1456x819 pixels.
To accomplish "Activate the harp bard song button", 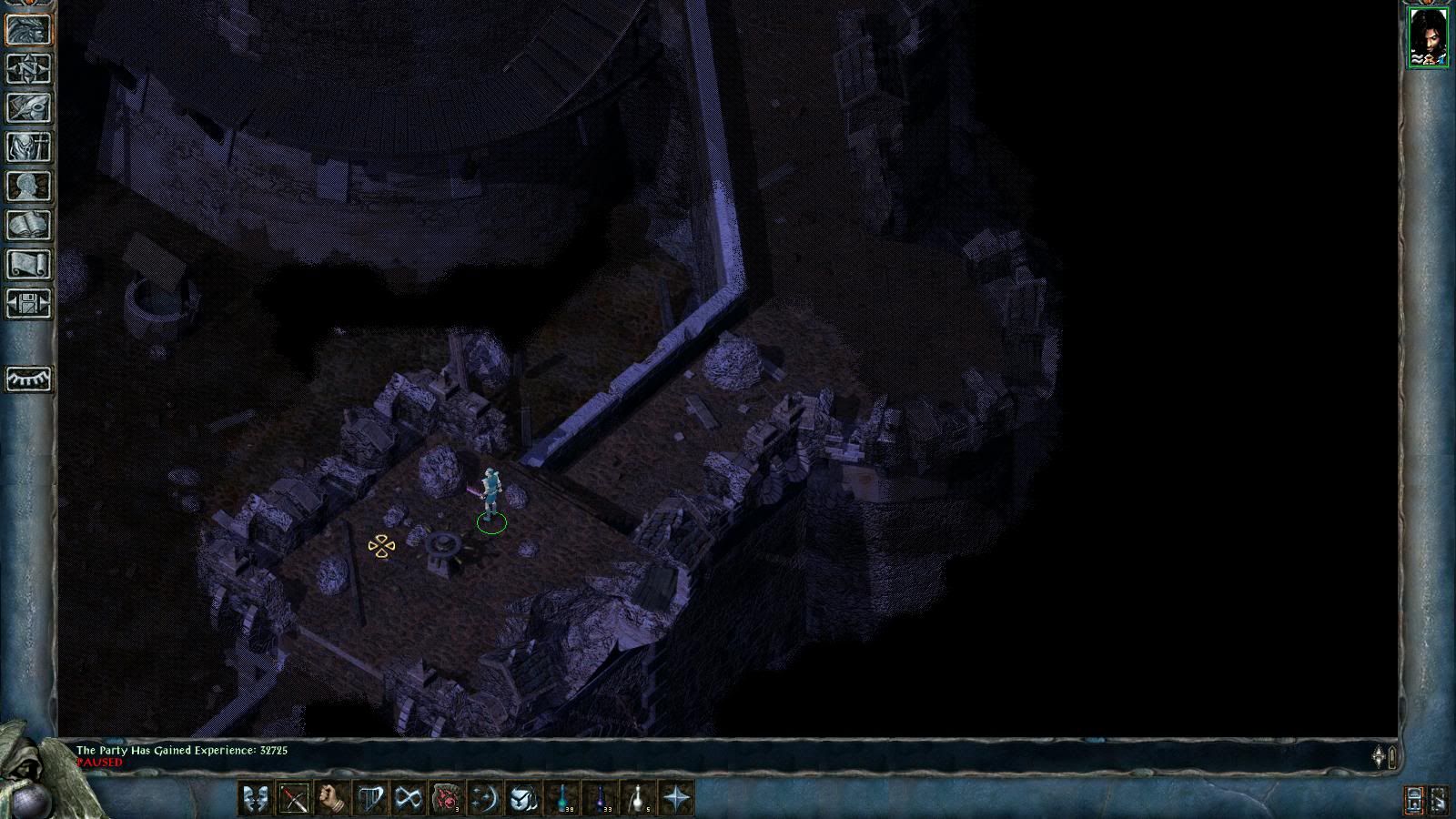I will pos(369,798).
